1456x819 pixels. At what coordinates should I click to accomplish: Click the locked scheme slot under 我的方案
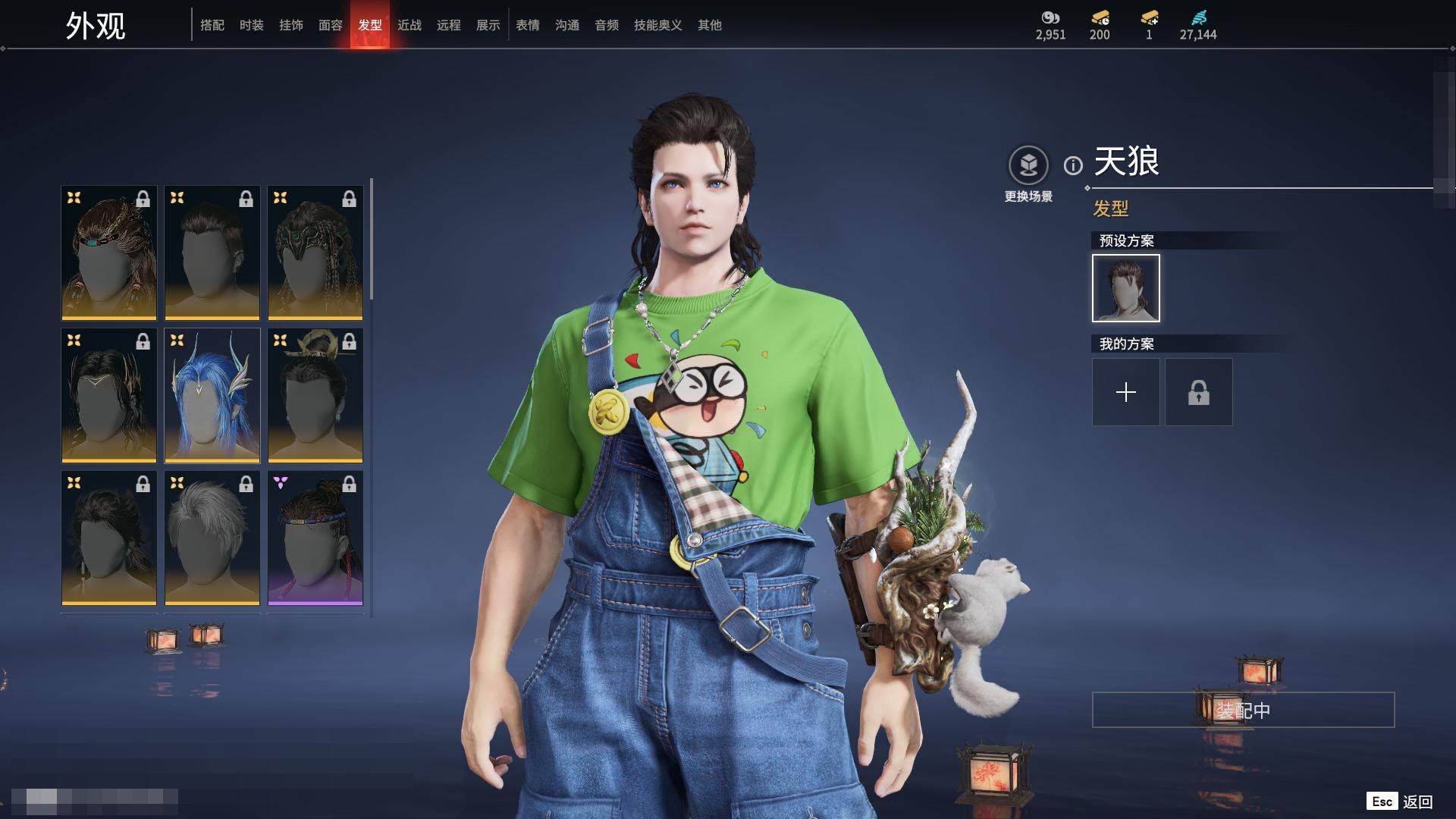[x=1199, y=392]
